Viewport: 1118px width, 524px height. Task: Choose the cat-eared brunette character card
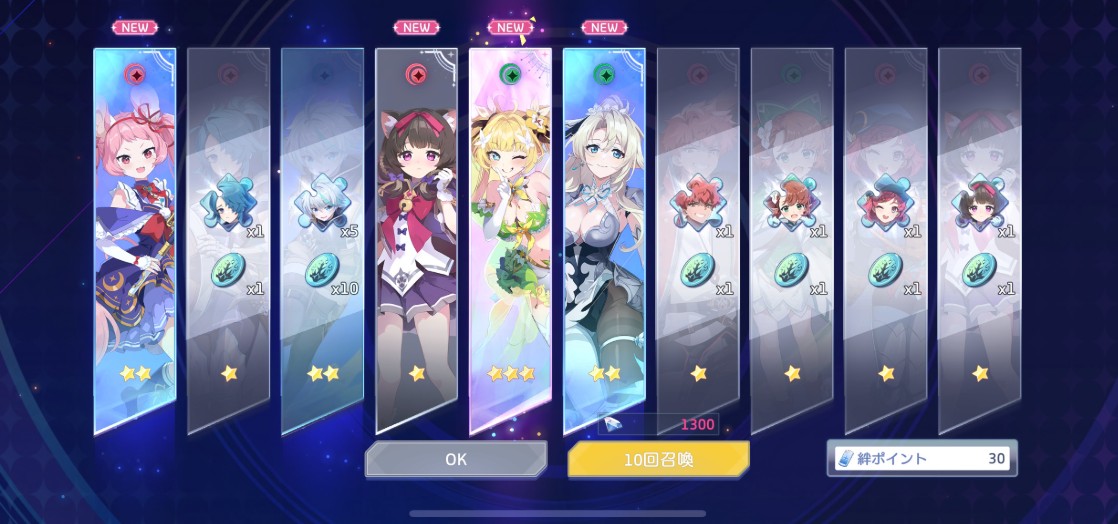pos(416,240)
